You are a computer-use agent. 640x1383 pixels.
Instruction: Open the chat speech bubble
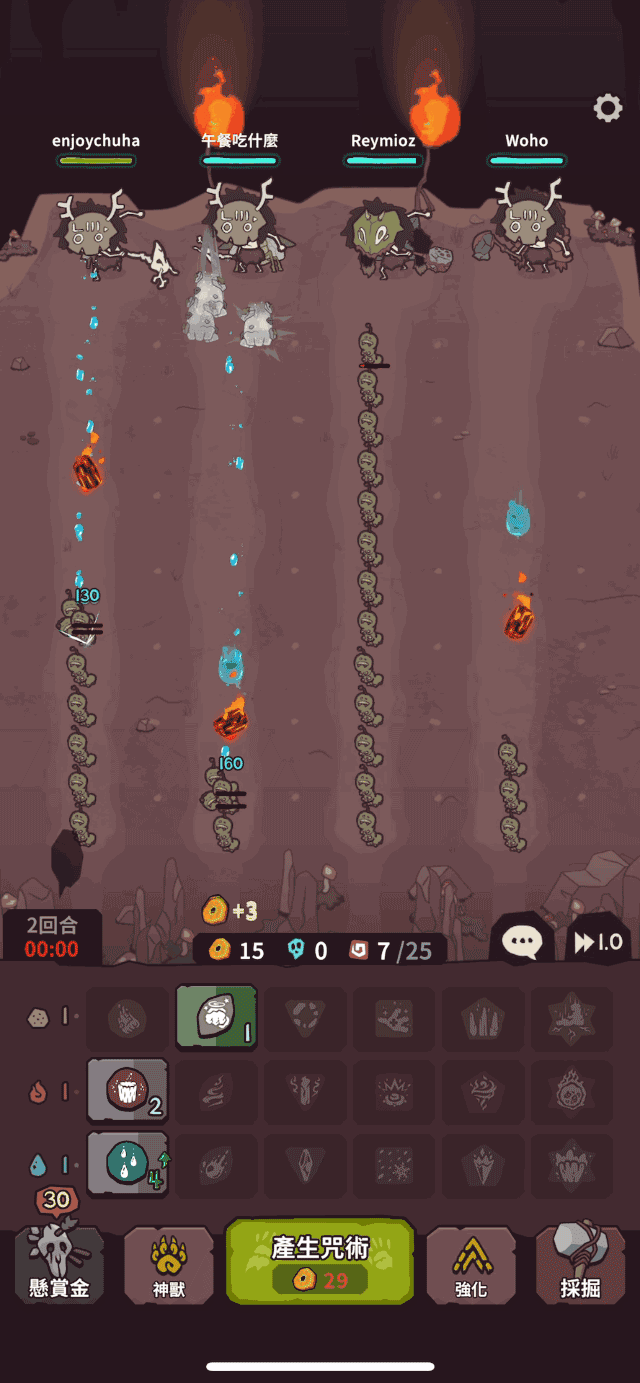(522, 940)
